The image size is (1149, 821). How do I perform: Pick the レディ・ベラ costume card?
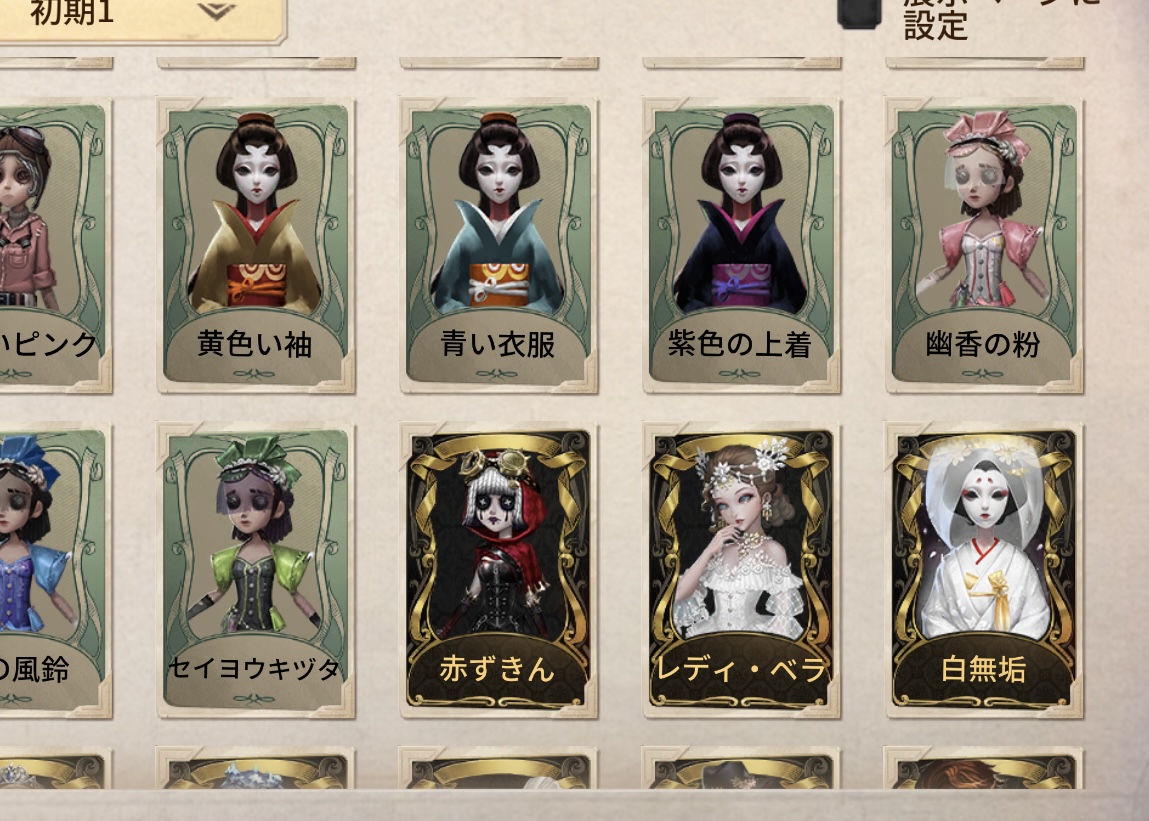point(741,569)
